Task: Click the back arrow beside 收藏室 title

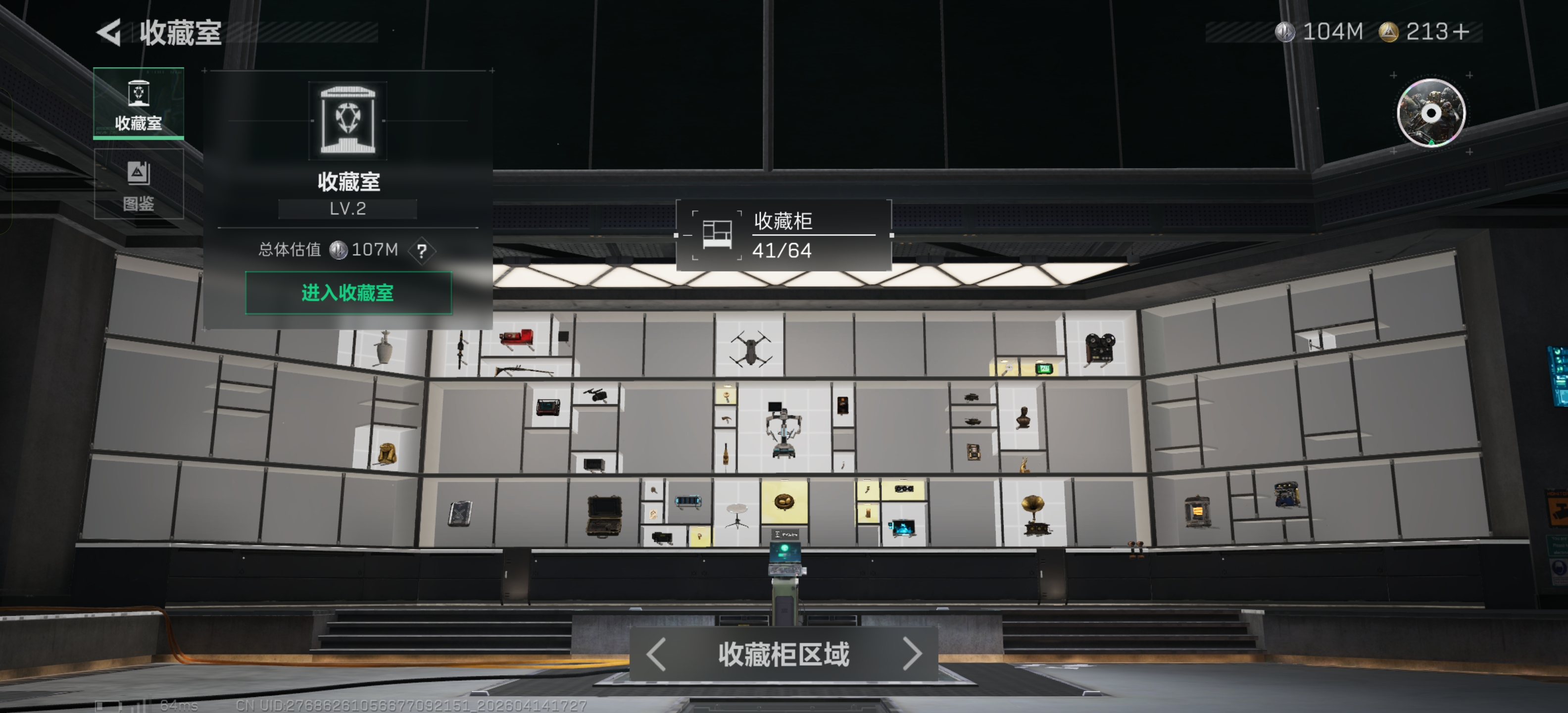Action: click(x=109, y=32)
